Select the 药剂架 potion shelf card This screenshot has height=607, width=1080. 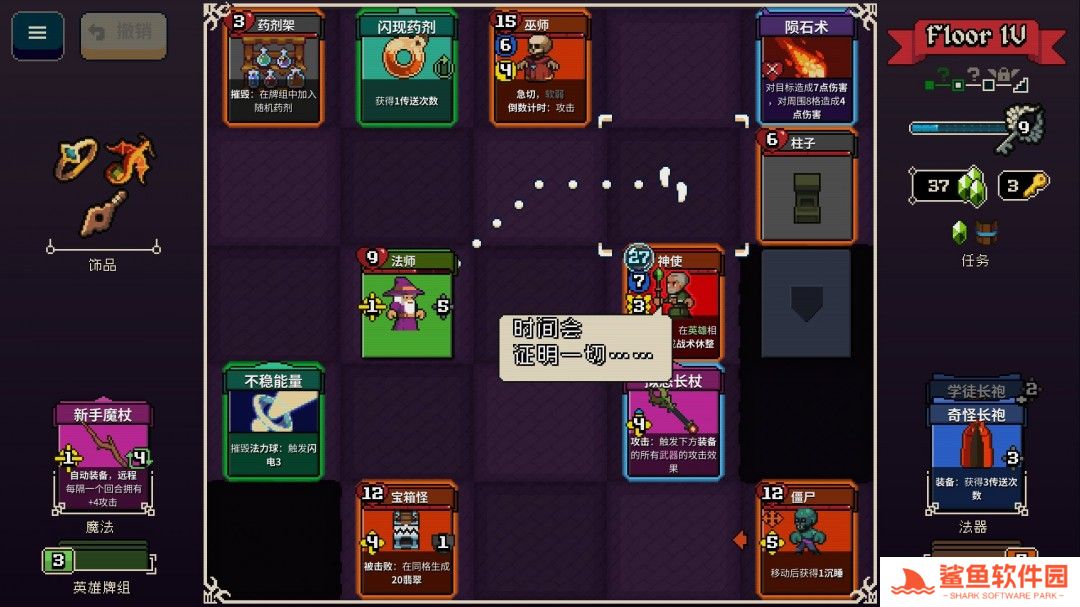click(273, 67)
